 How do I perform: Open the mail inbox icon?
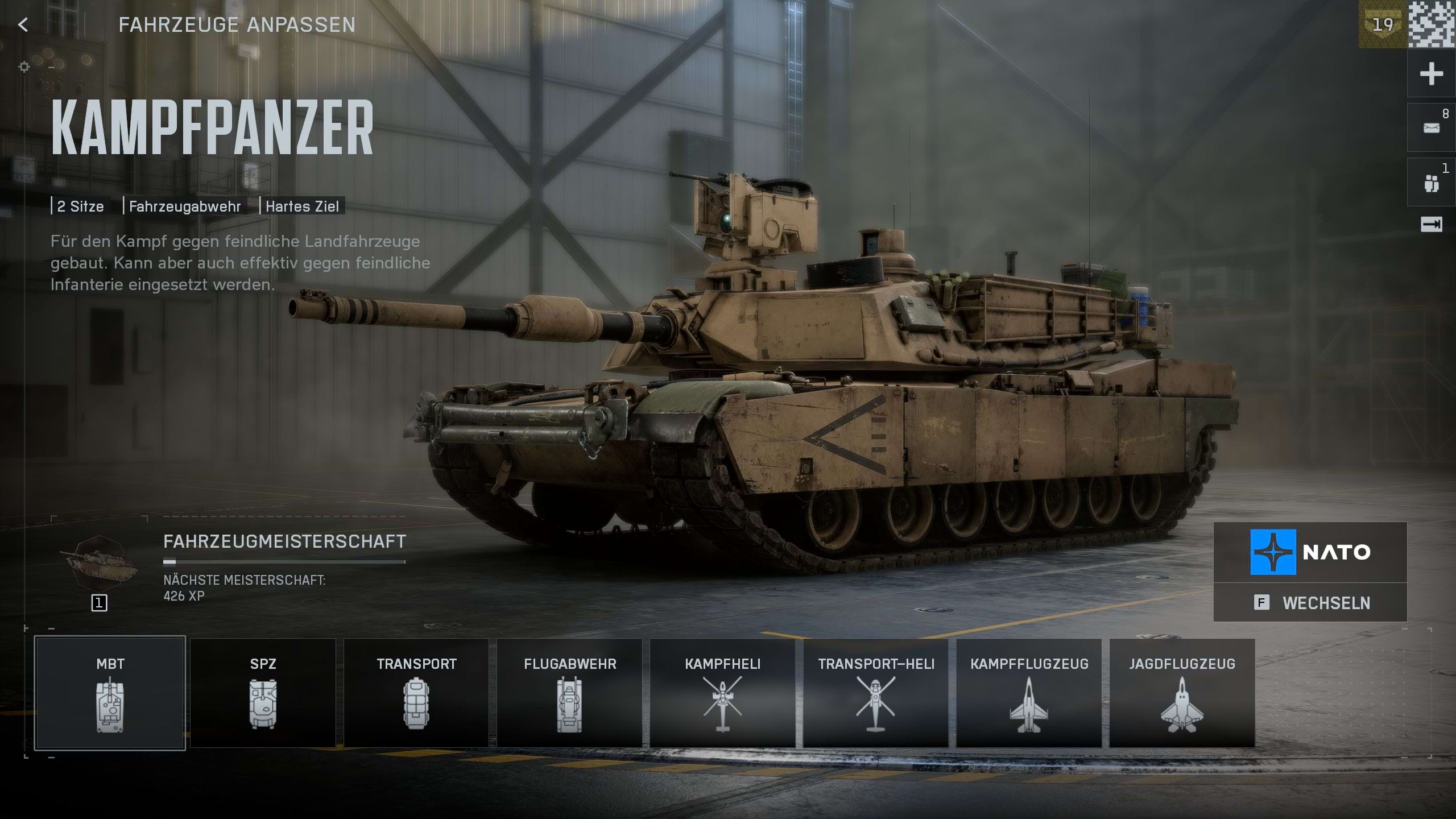(x=1431, y=128)
